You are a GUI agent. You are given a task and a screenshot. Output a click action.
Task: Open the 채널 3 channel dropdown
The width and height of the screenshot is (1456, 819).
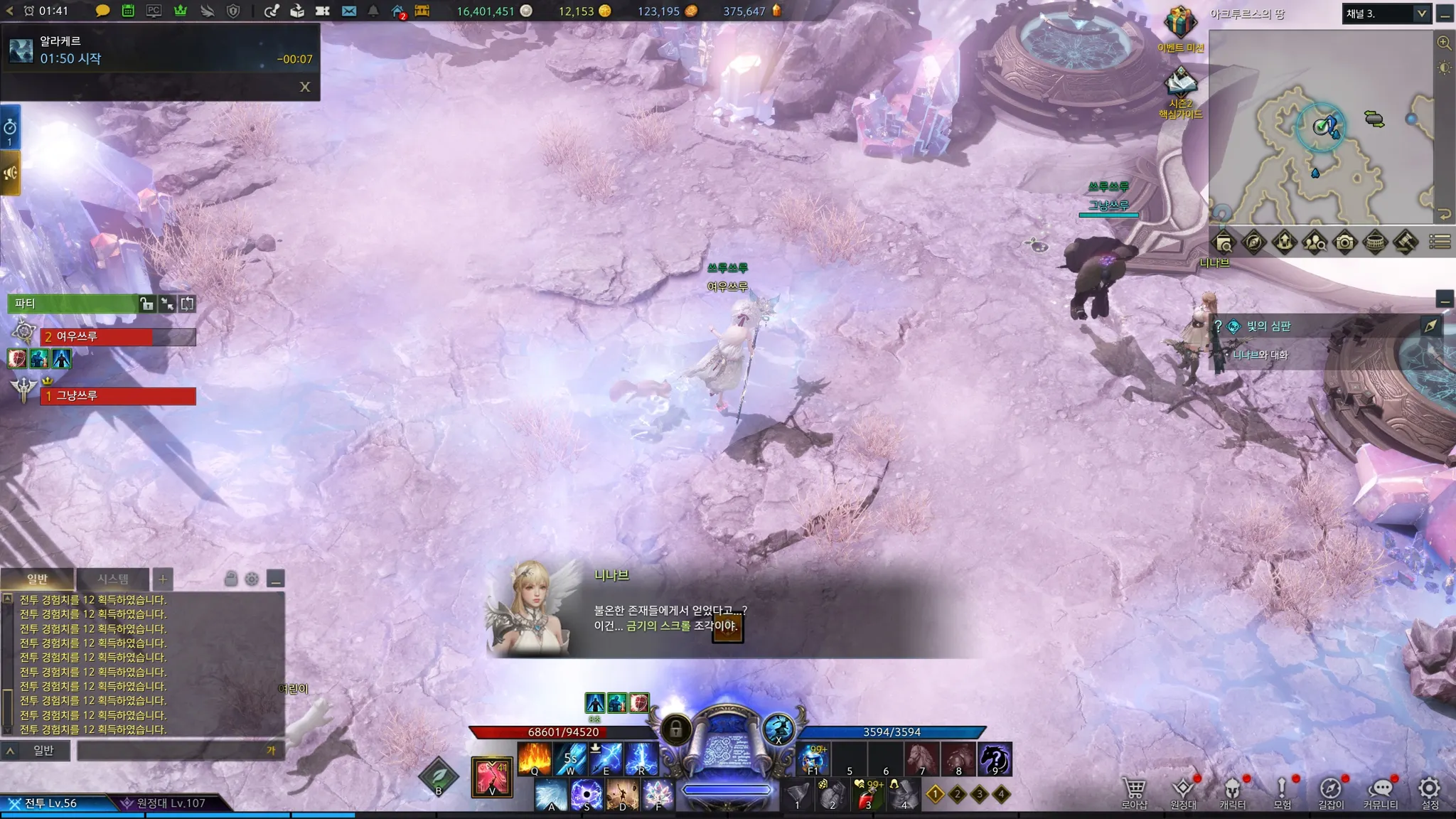pos(1421,14)
